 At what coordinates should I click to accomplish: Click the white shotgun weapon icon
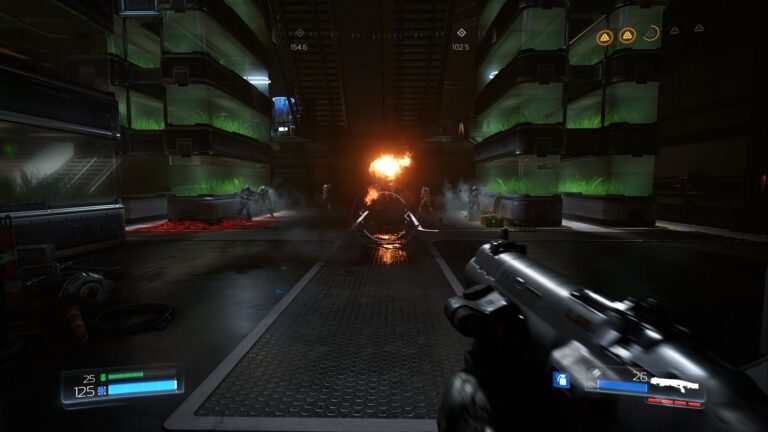pos(677,384)
